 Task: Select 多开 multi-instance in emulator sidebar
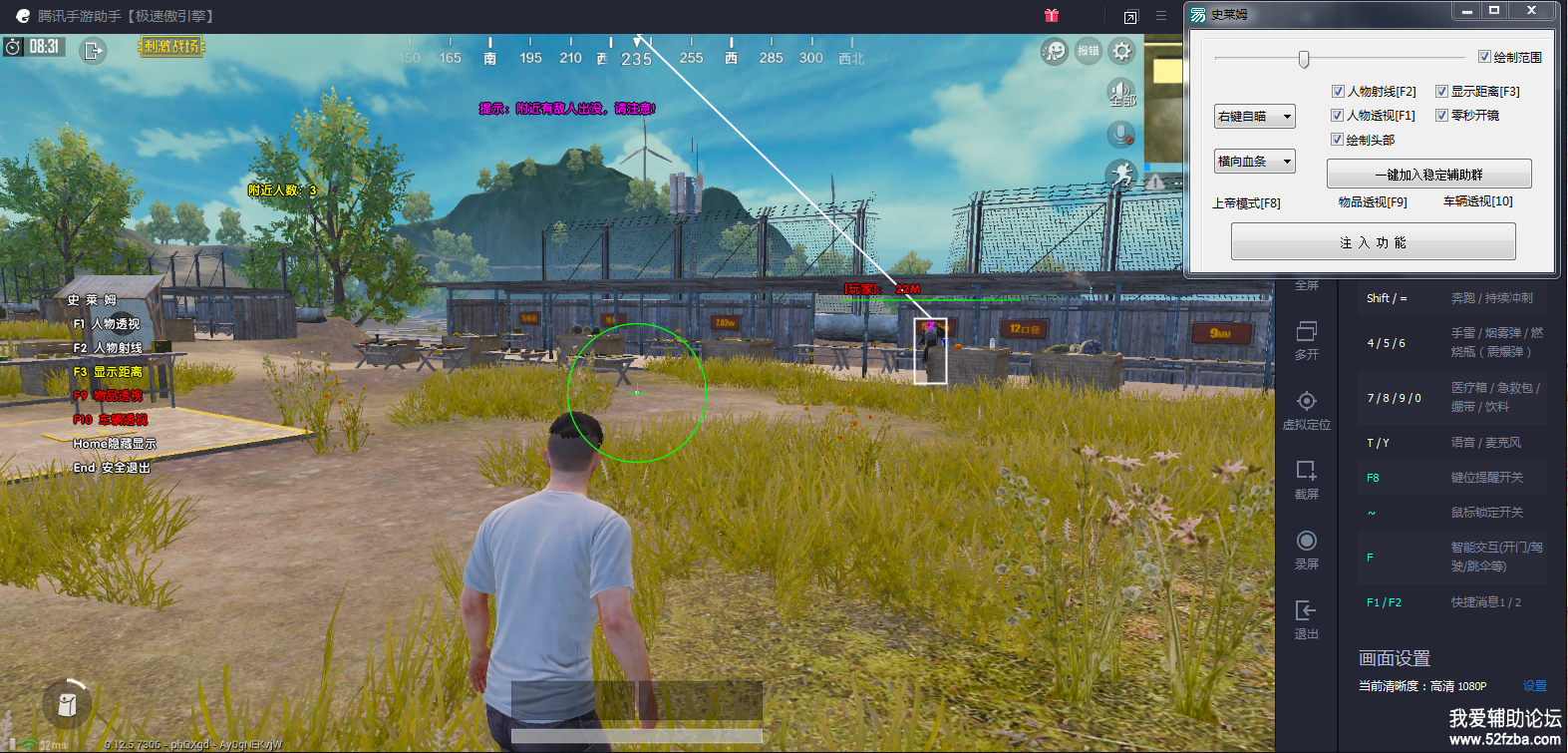pyautogui.click(x=1306, y=339)
